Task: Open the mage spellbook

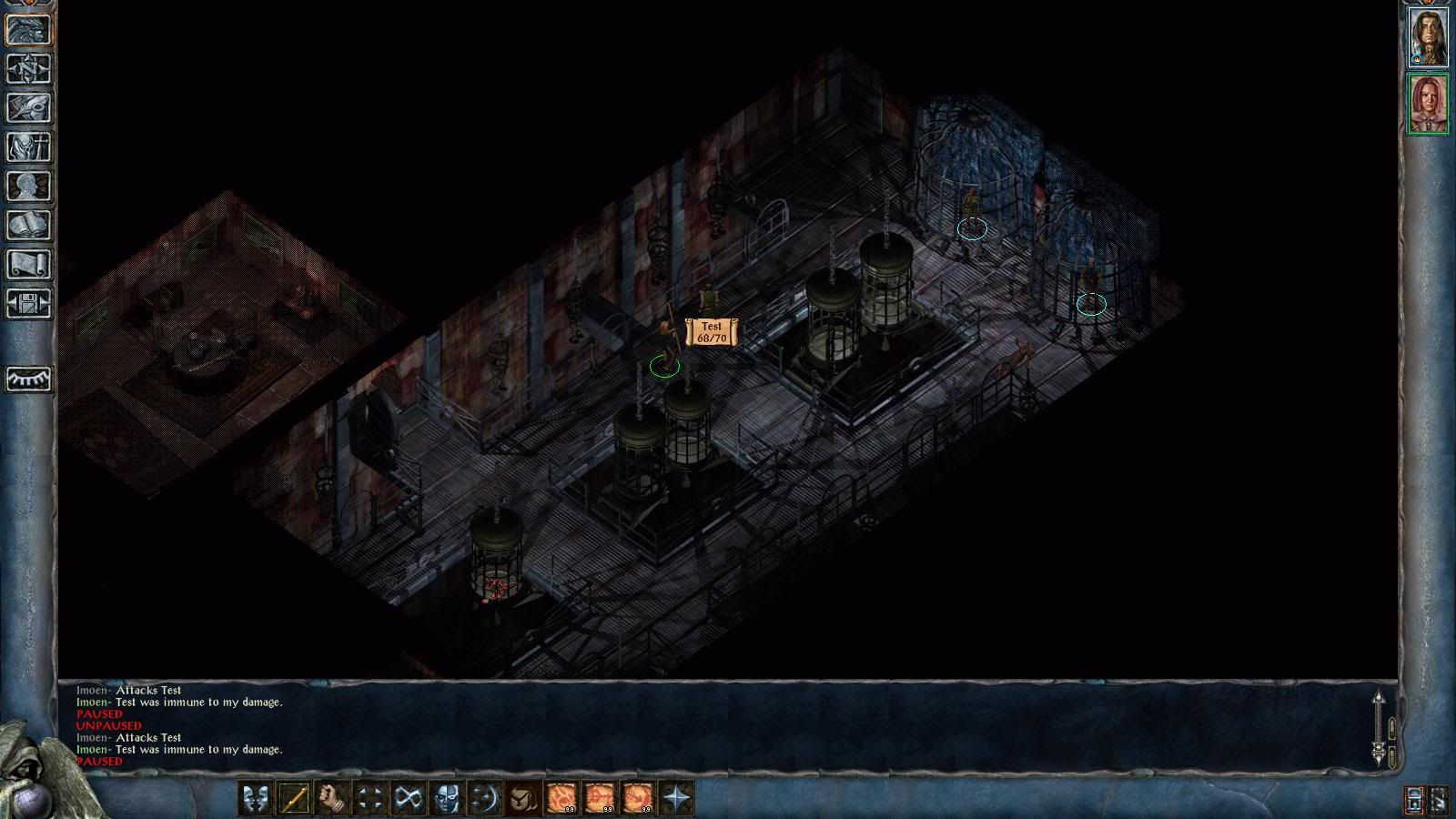Action: point(29,225)
